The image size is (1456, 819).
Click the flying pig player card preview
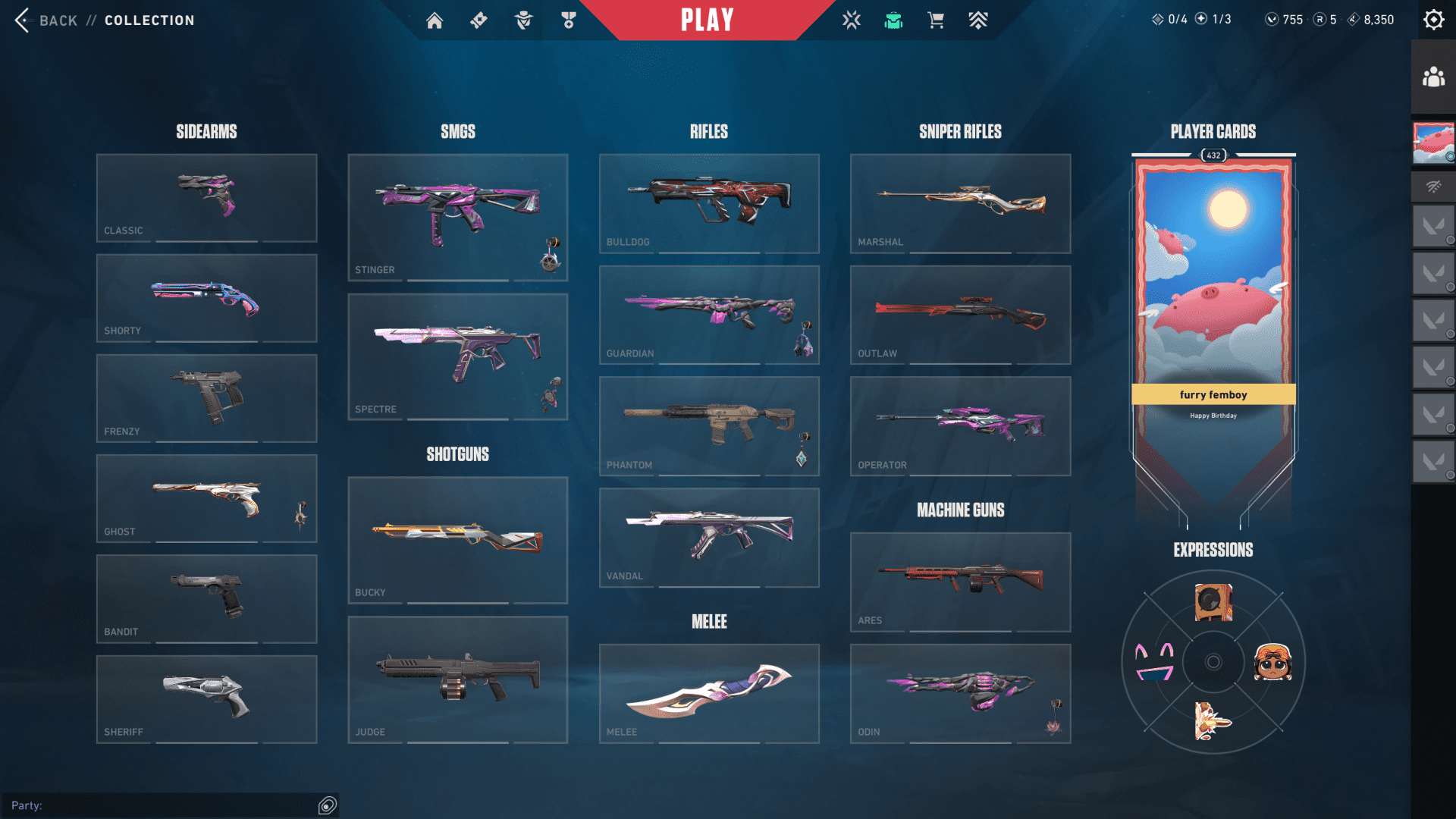click(1213, 303)
